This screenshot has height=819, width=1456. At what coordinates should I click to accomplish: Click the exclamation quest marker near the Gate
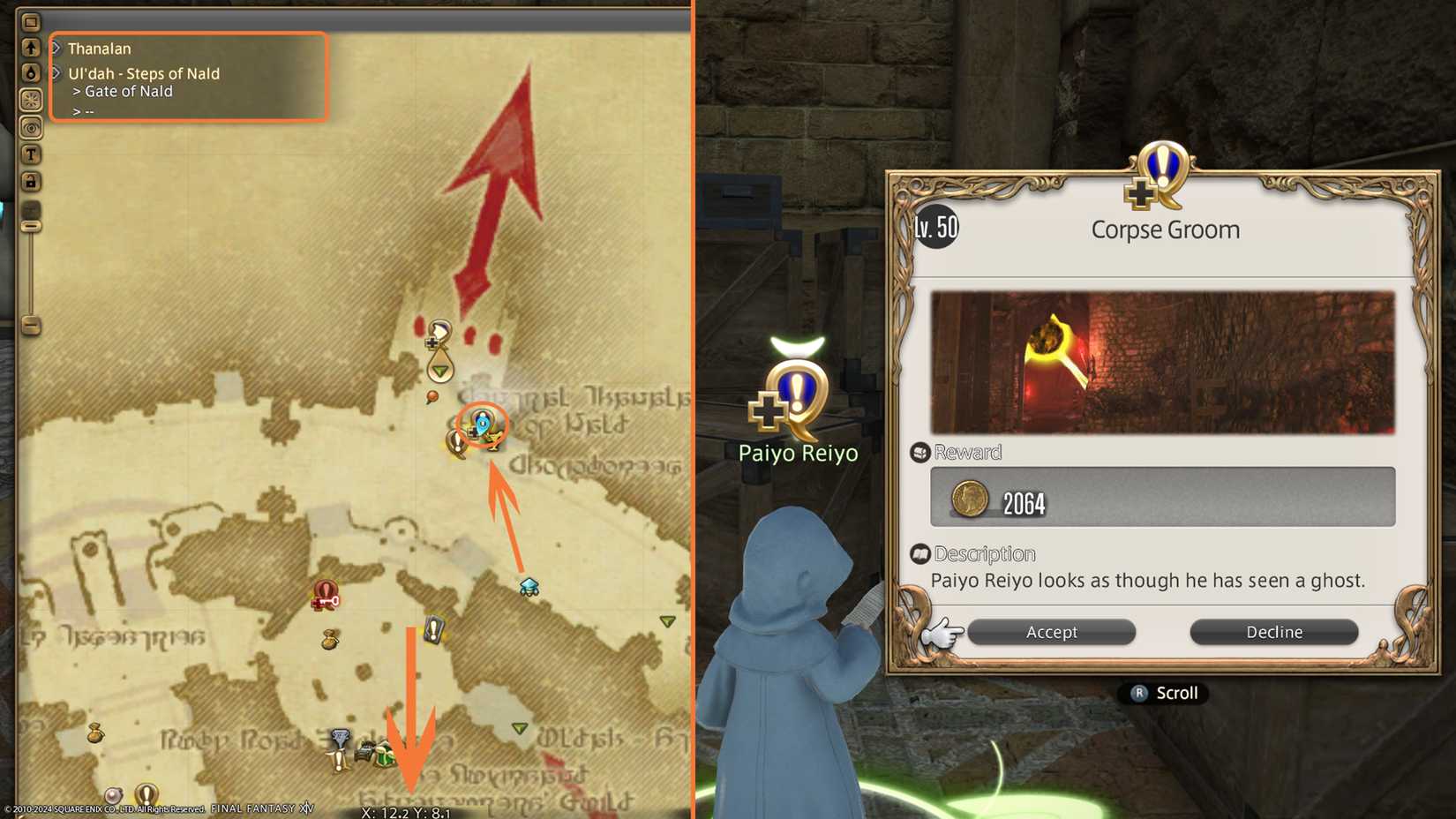pos(455,441)
